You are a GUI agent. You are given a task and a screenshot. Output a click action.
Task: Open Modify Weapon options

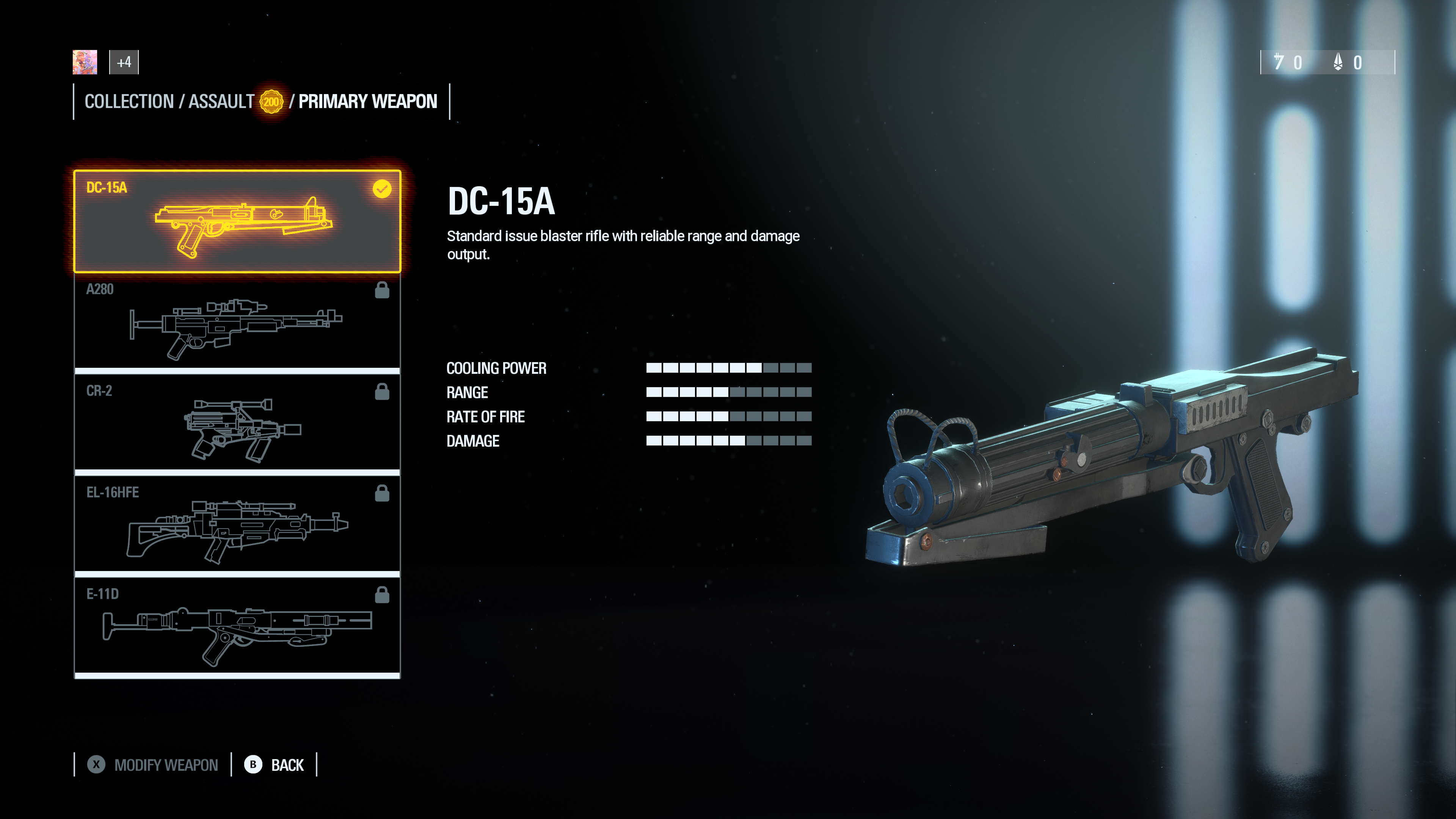pos(153,765)
